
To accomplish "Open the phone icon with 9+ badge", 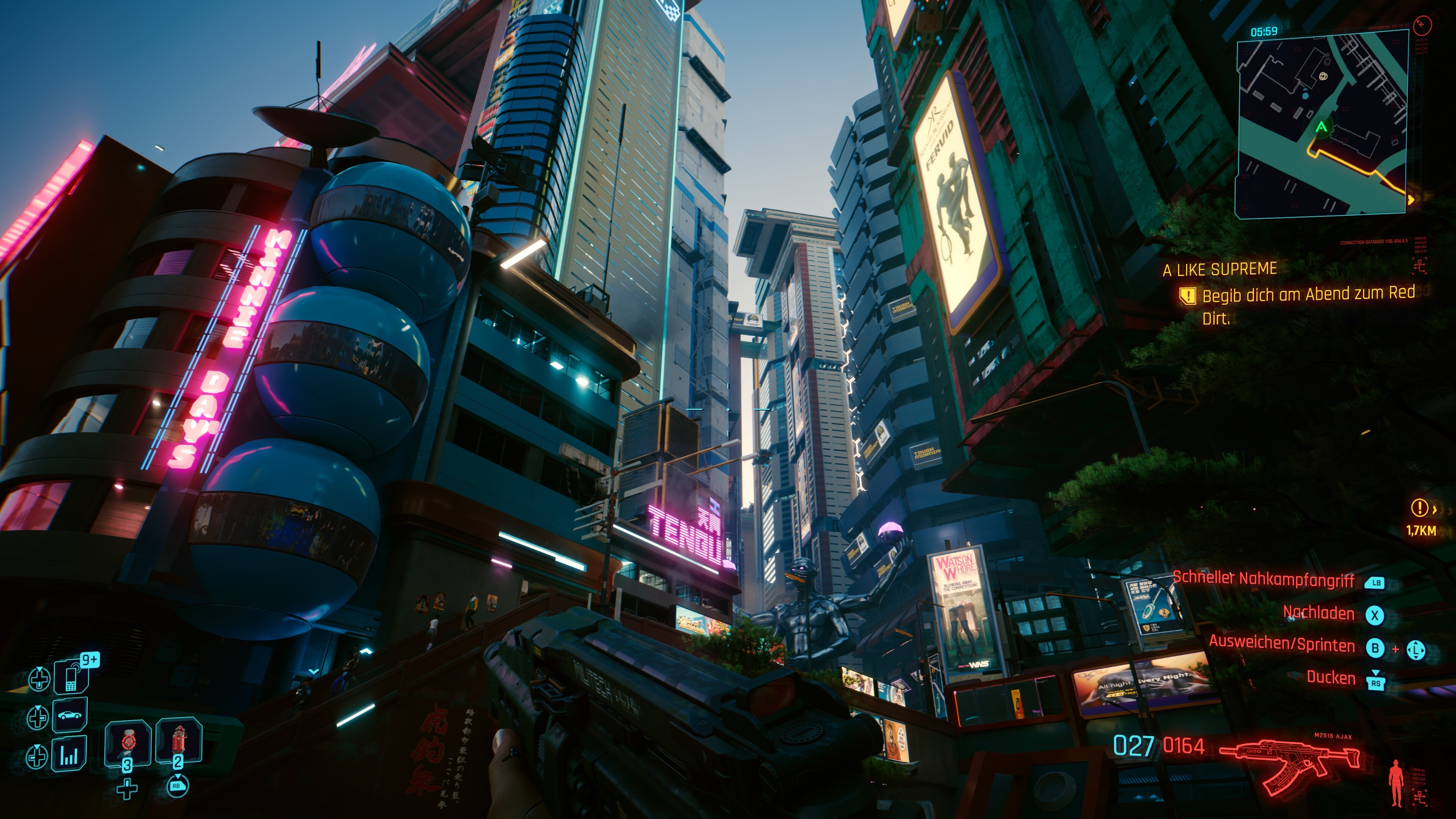I will (72, 676).
